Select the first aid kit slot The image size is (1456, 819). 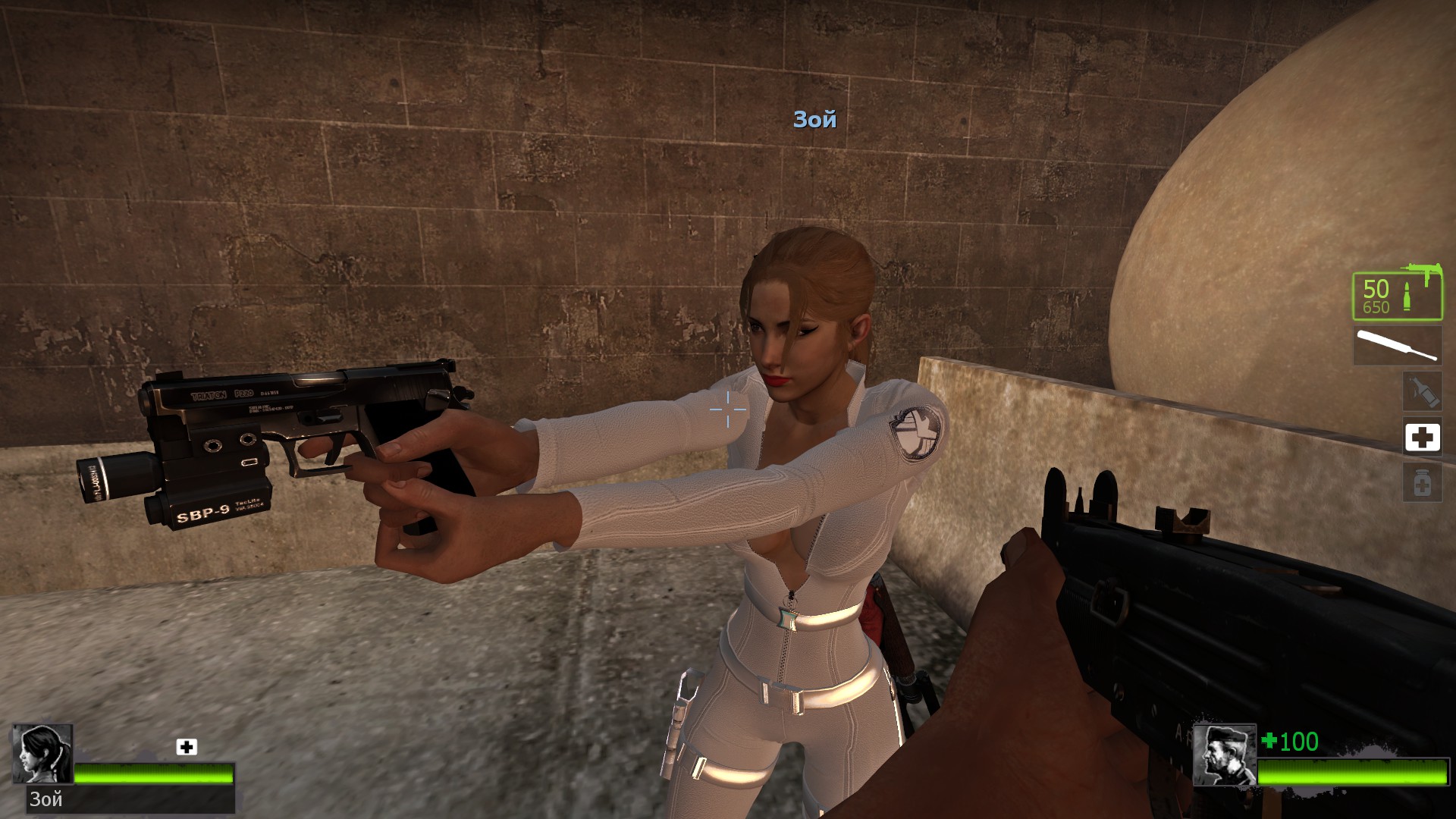1422,438
